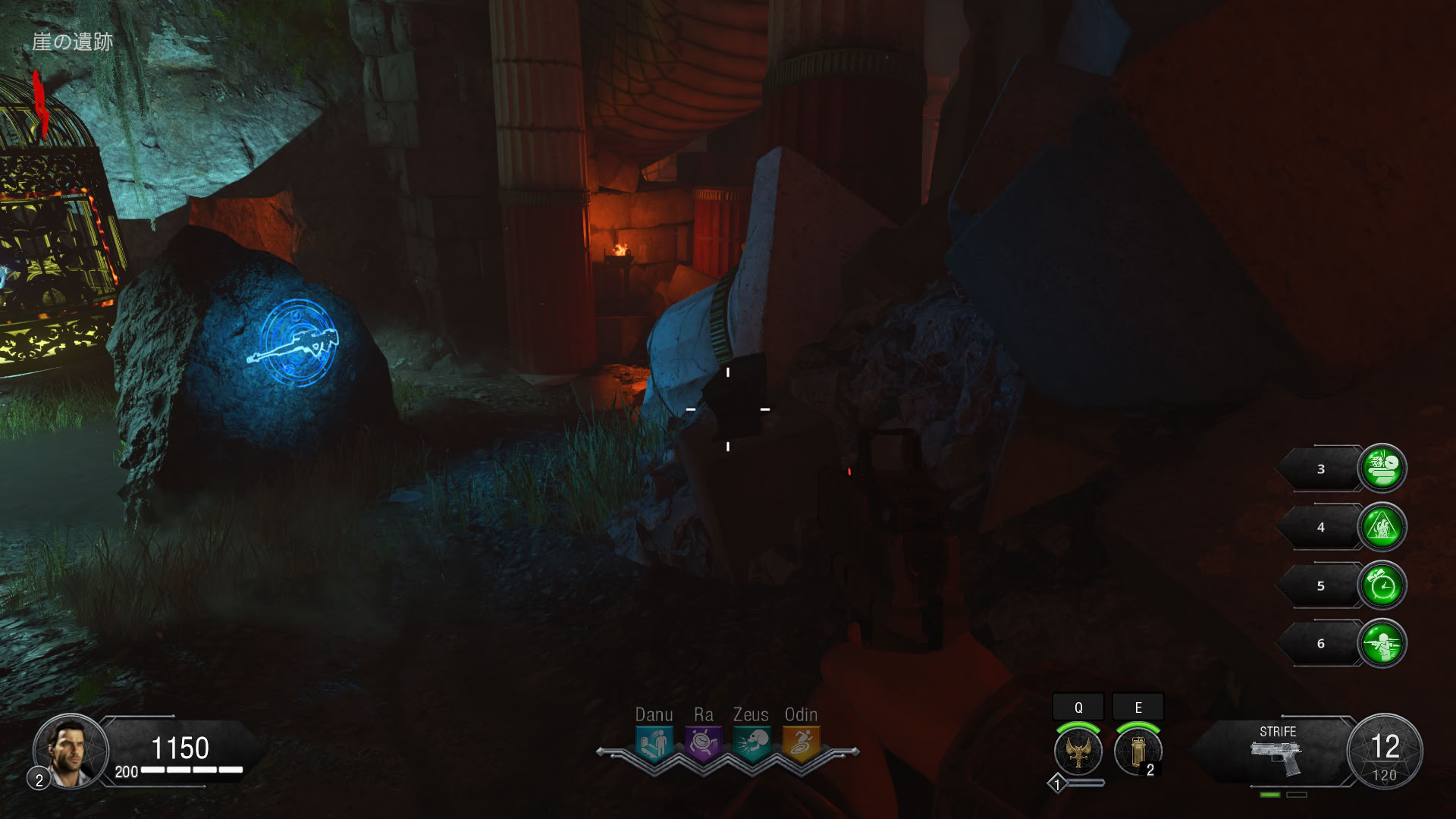Activate the alarm clock elixir

tap(1382, 585)
